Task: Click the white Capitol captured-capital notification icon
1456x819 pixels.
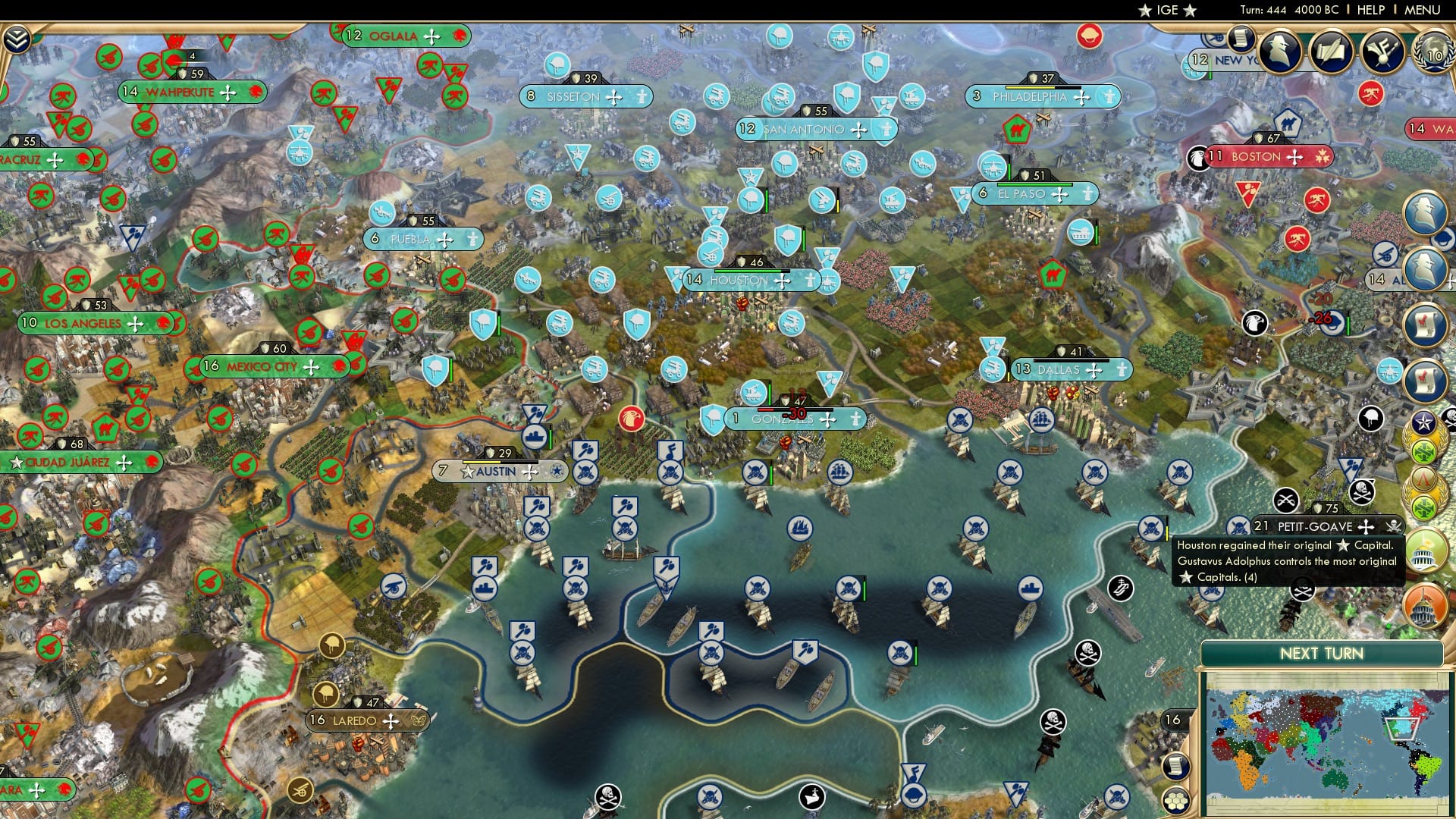Action: [x=1426, y=551]
